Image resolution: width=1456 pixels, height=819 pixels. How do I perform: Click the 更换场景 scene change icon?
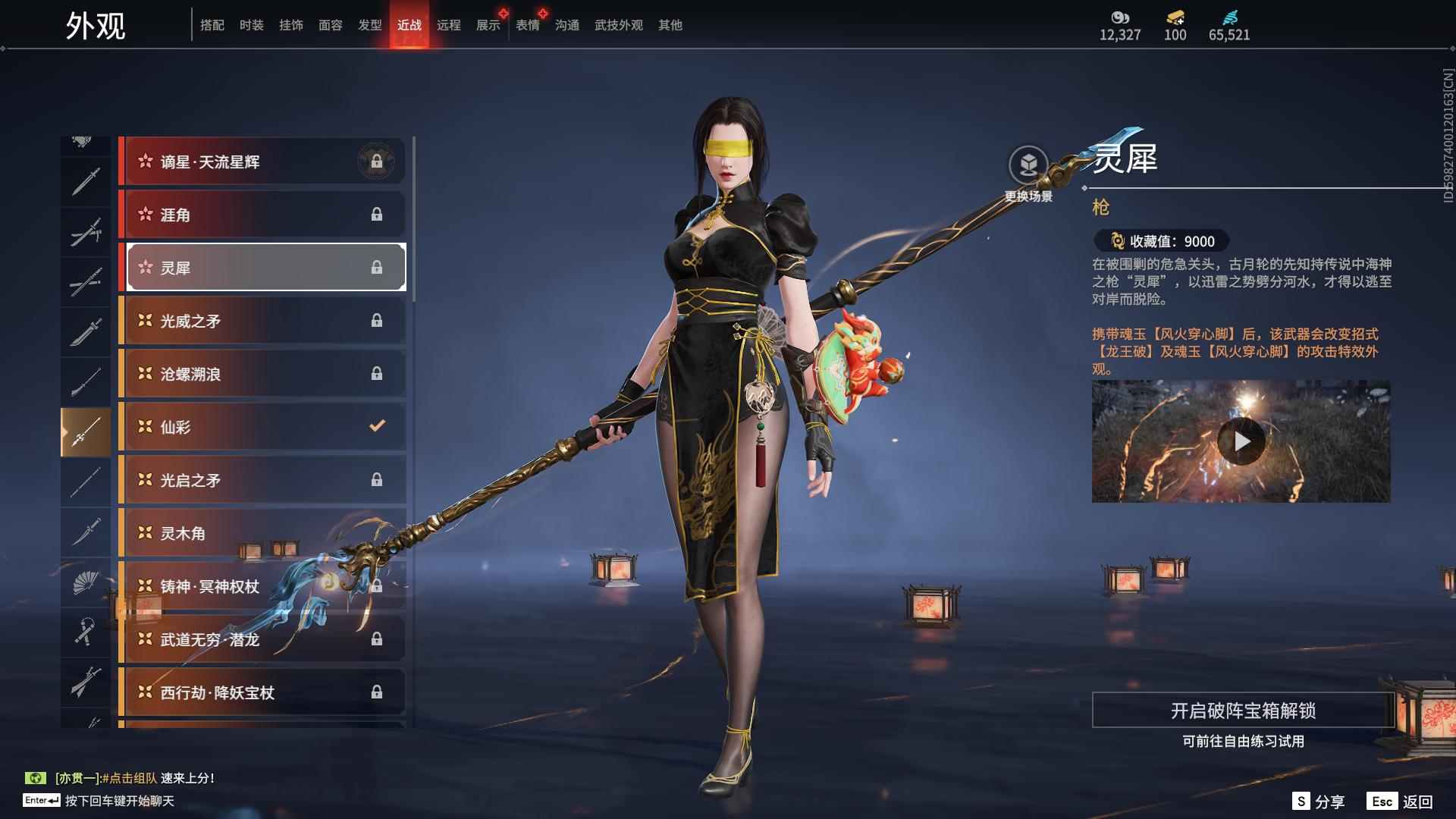(1028, 165)
